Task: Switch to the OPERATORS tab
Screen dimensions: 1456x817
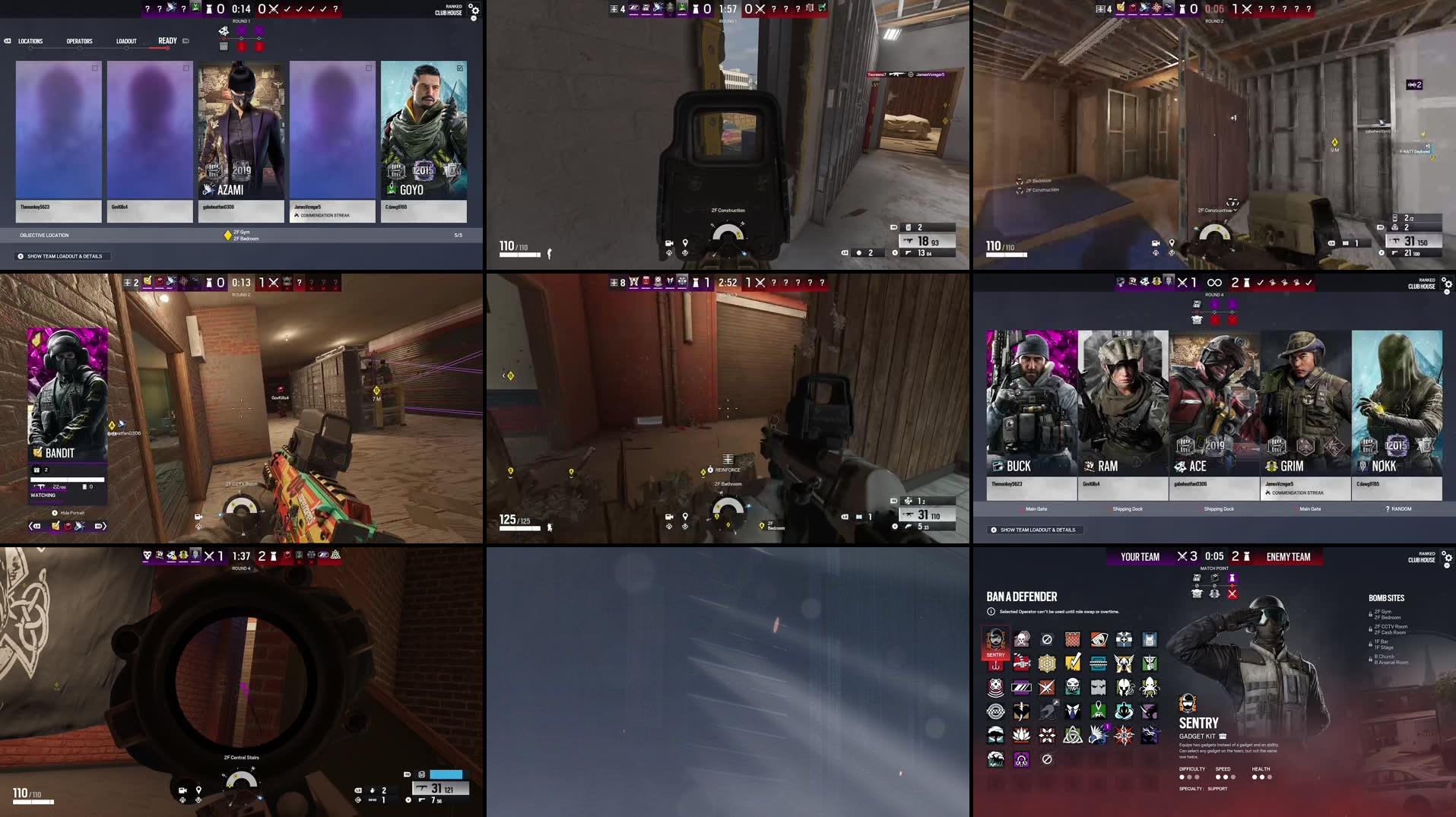Action: 80,41
